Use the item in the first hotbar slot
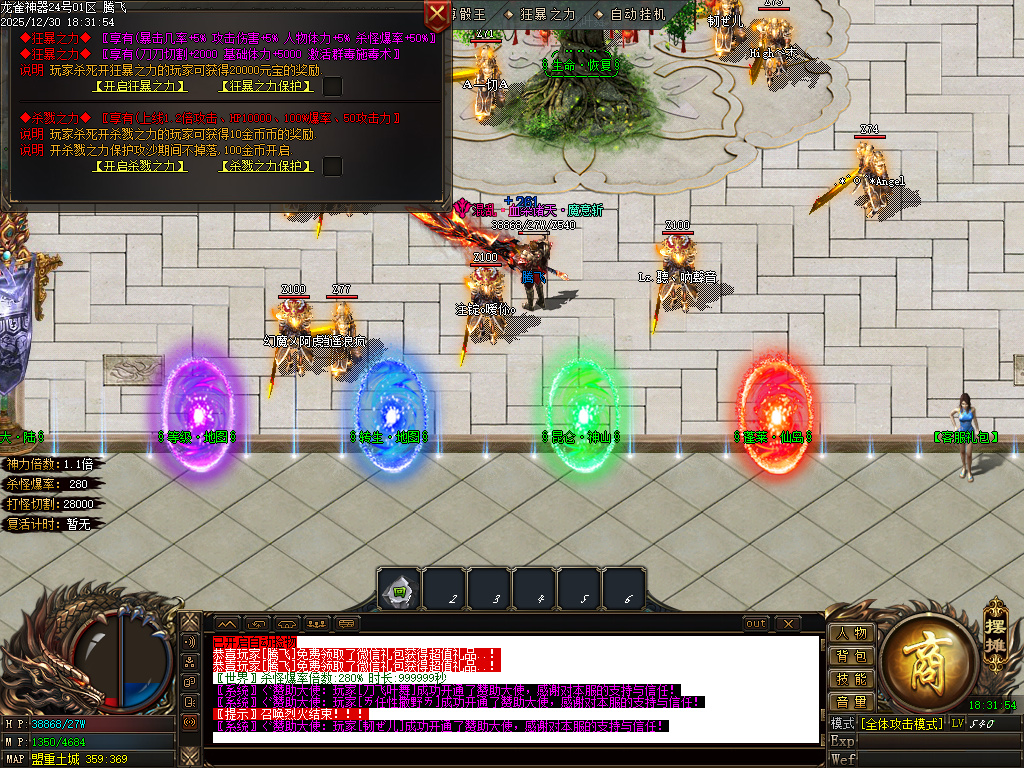1024x768 pixels. 398,589
